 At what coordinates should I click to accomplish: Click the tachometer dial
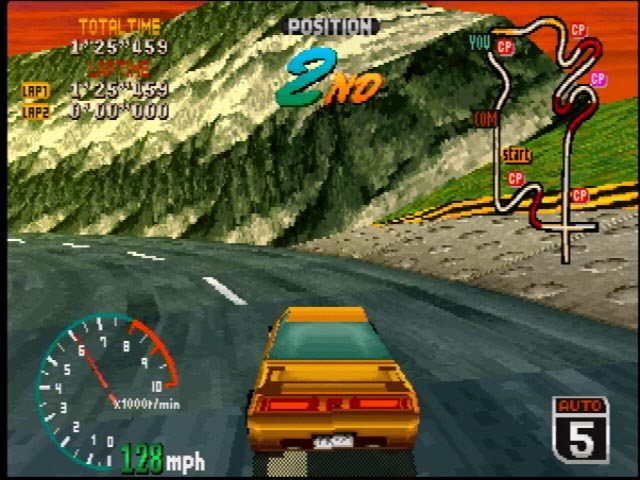point(100,385)
